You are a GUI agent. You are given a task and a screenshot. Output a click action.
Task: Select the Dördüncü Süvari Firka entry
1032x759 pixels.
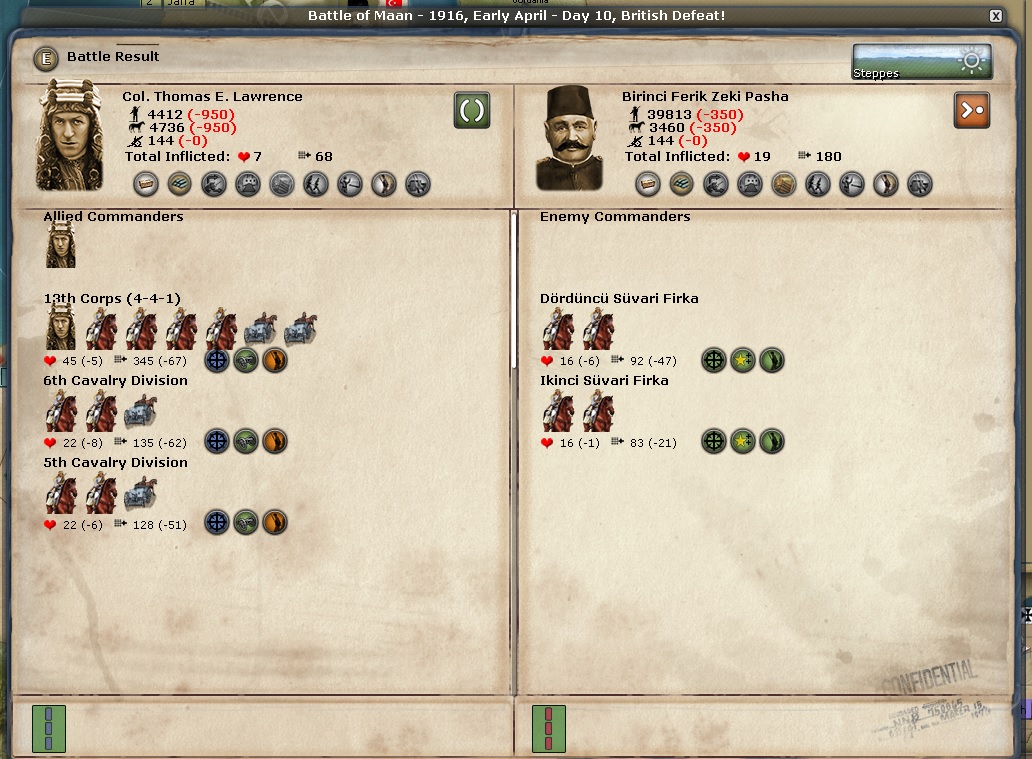tap(619, 299)
